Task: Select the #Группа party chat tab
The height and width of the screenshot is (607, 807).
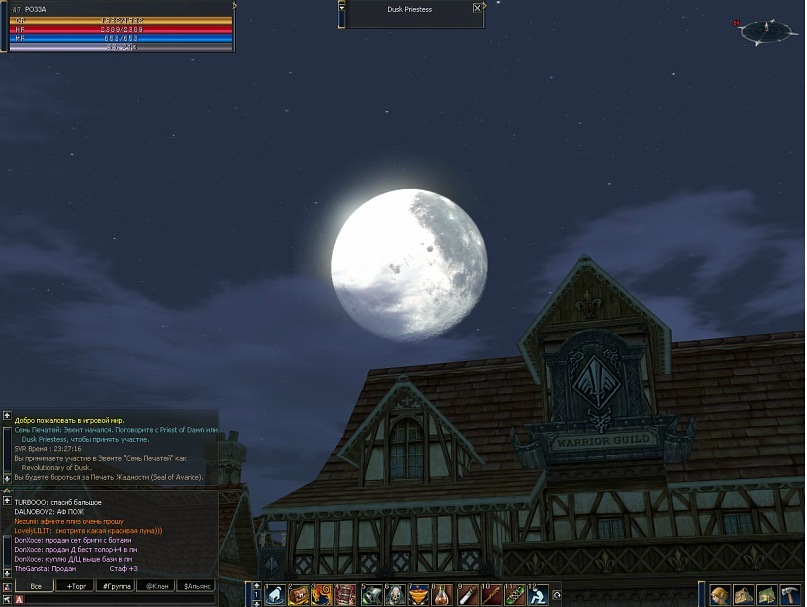Action: (116, 586)
